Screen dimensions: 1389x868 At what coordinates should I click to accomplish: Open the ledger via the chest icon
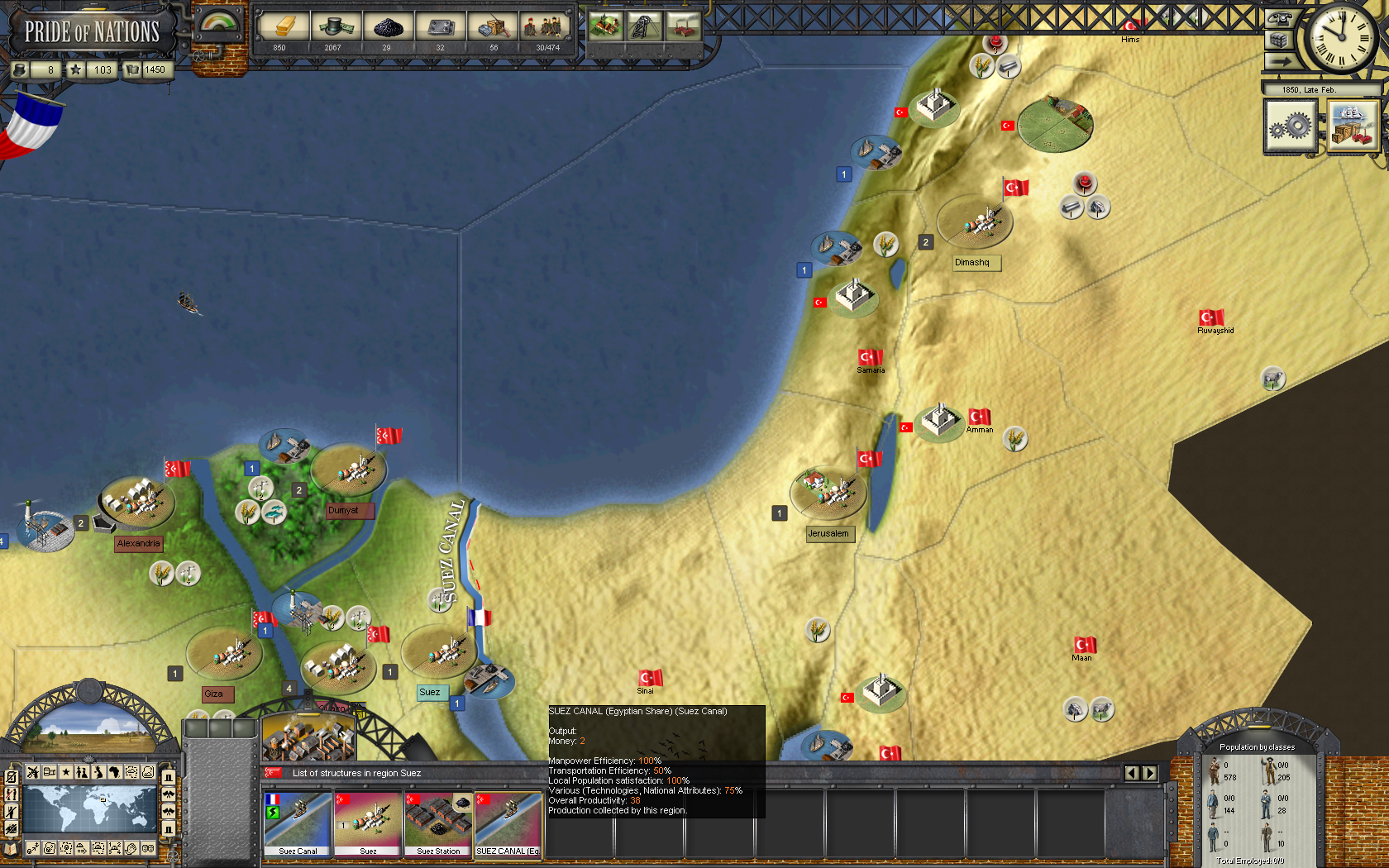(x=1280, y=39)
